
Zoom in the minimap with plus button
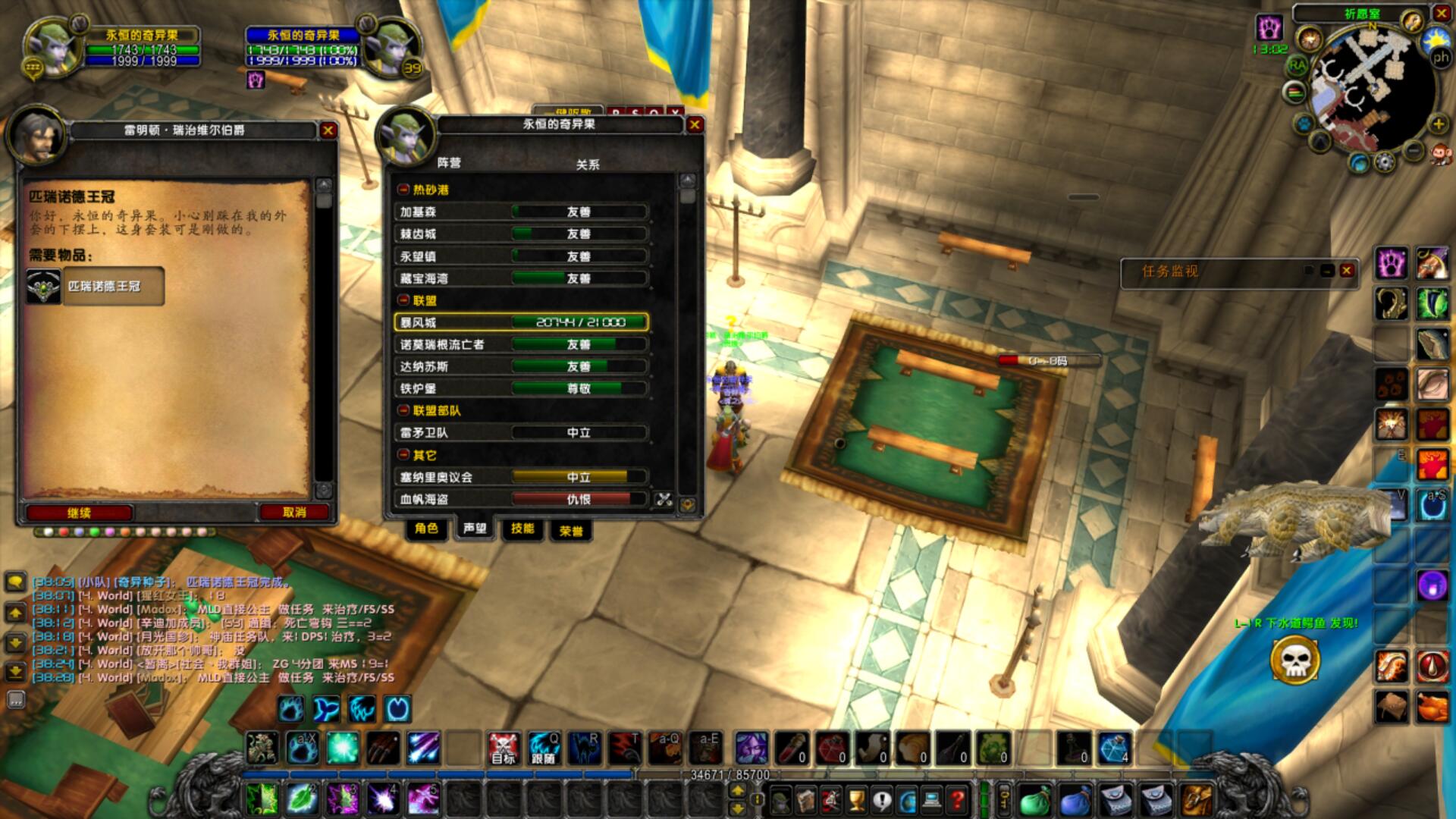pyautogui.click(x=1438, y=124)
